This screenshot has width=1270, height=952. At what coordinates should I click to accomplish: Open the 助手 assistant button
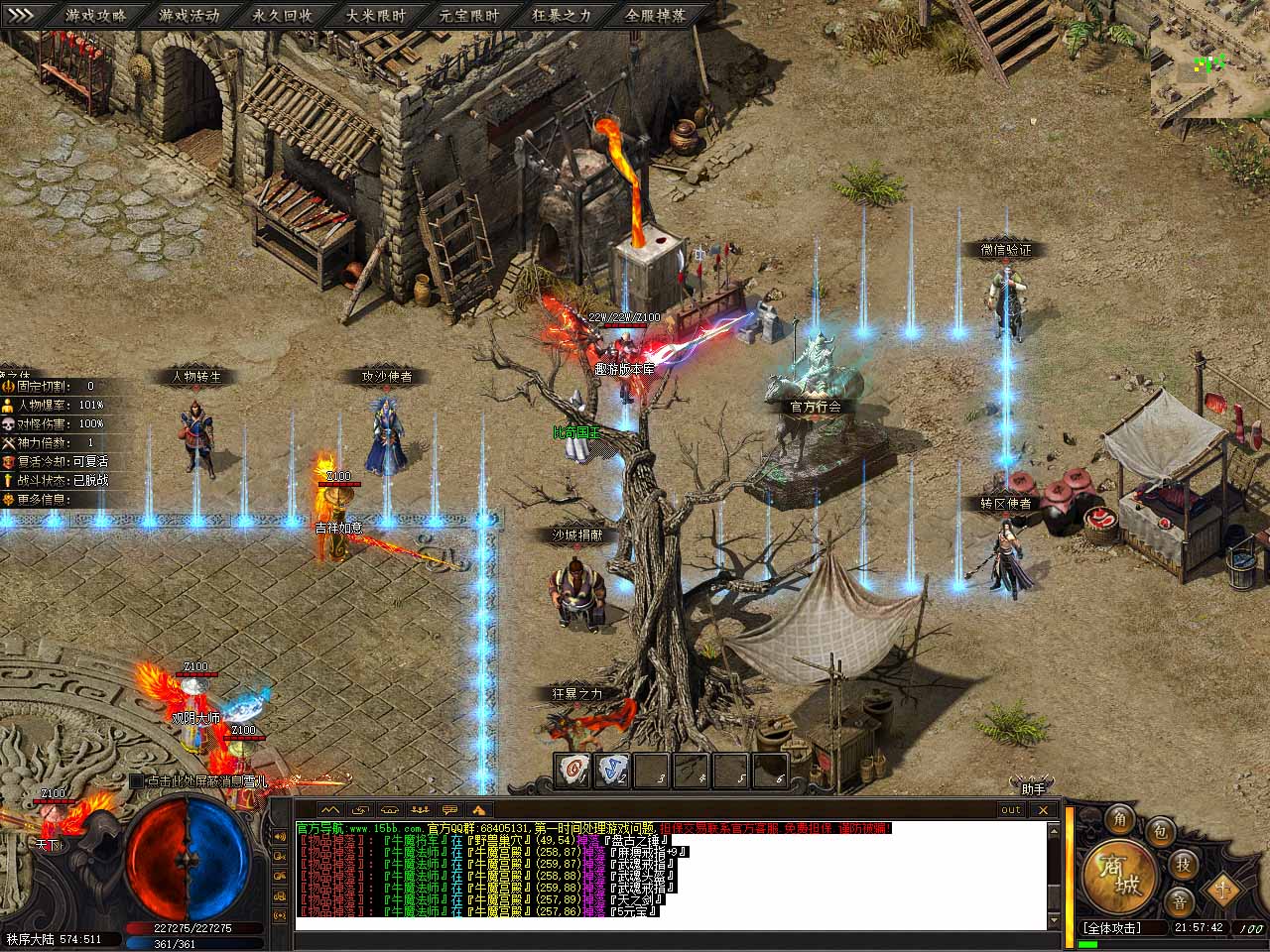(x=1034, y=788)
